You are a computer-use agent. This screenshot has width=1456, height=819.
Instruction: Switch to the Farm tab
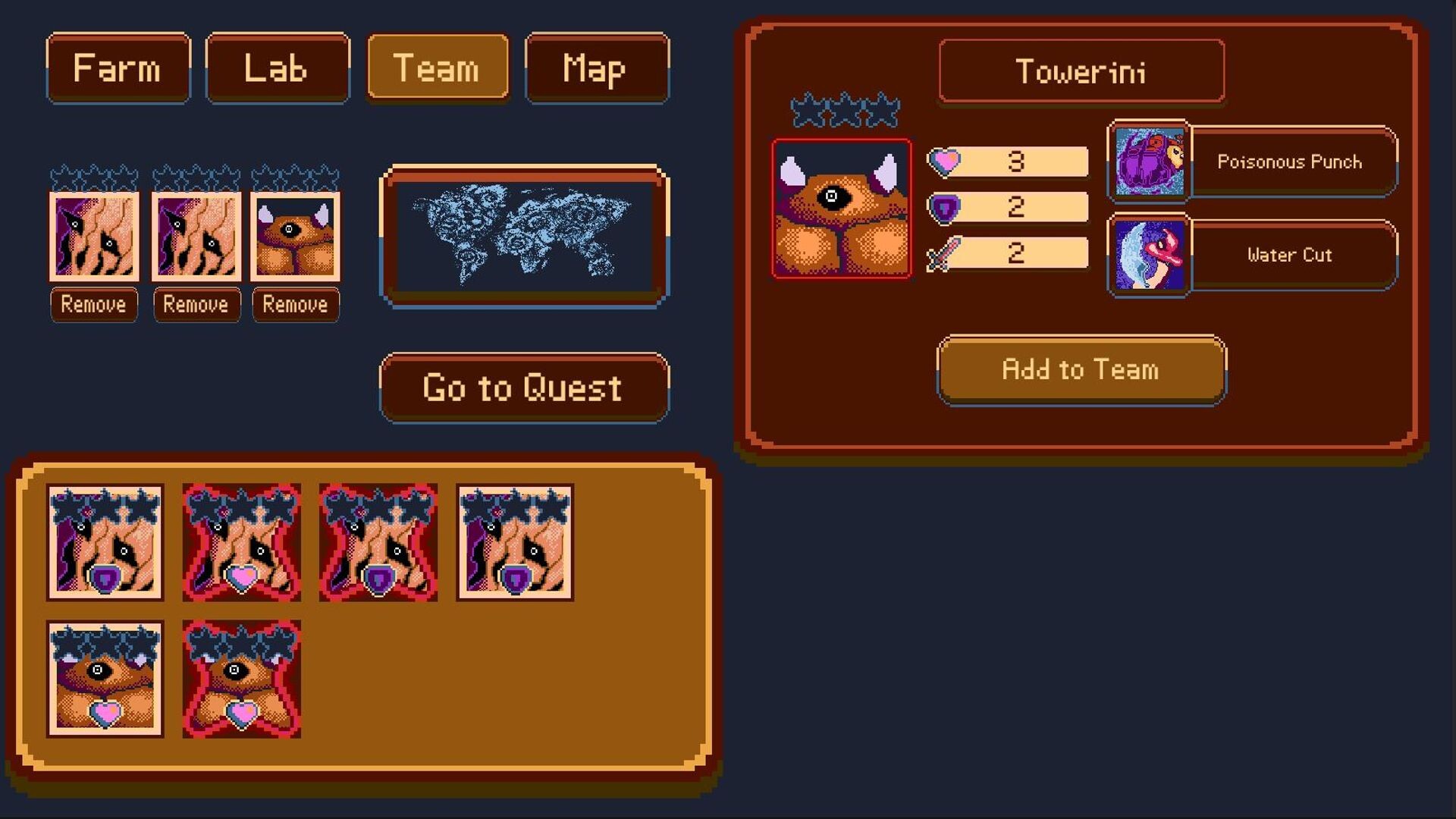point(118,68)
